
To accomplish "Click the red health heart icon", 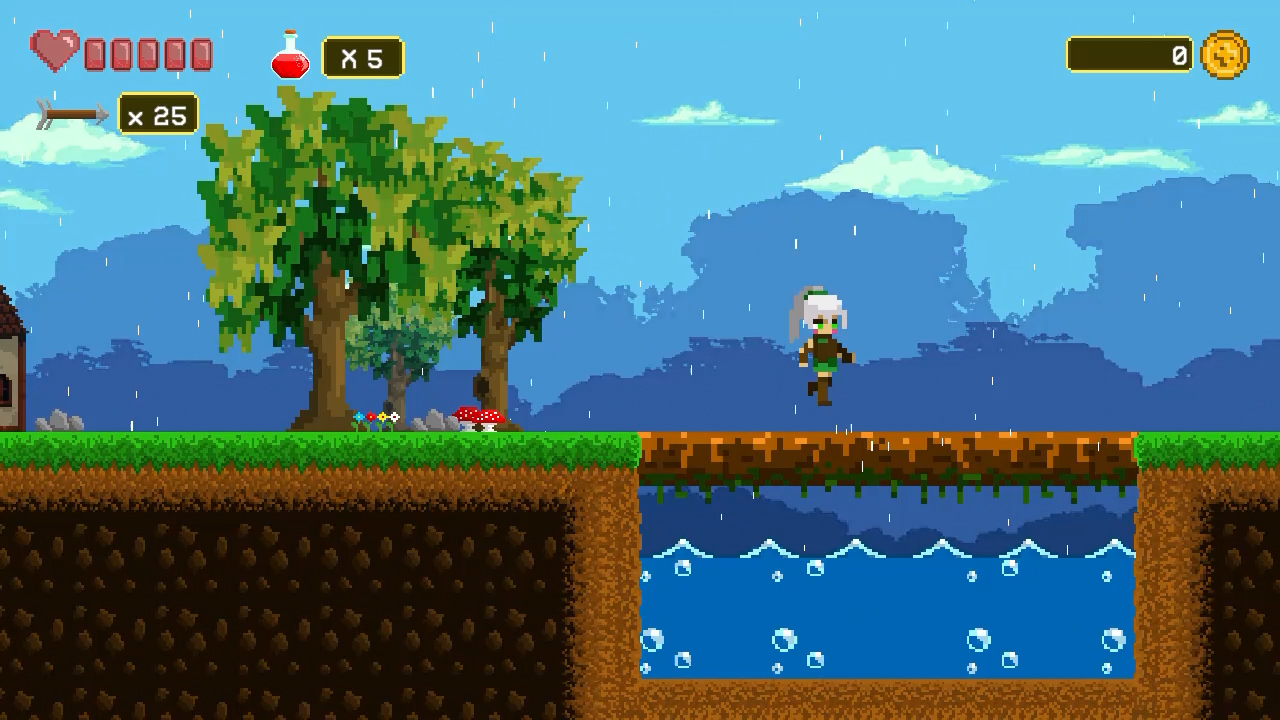I will (x=54, y=50).
